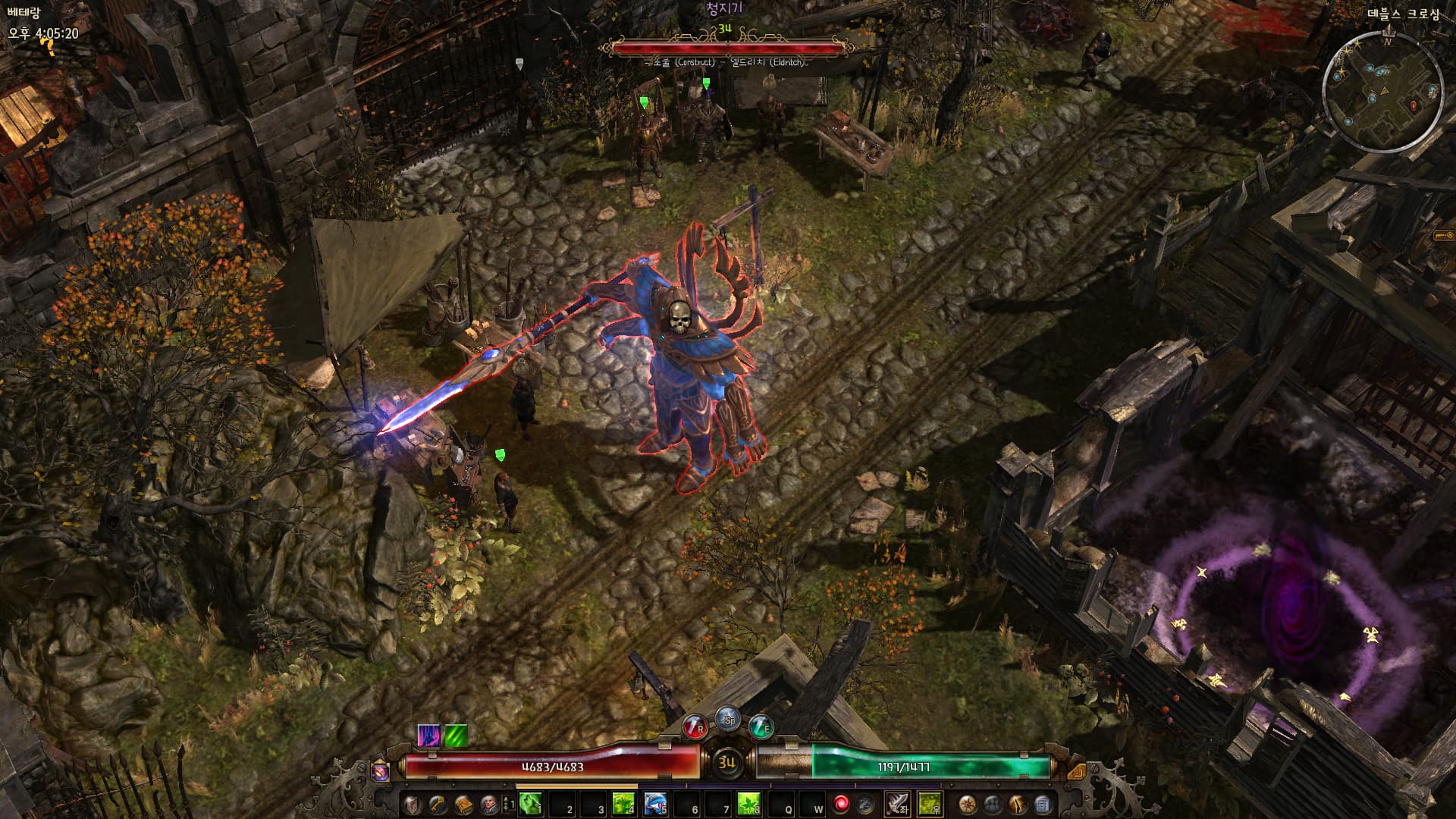Open the skills window key icon
This screenshot has height=819, width=1456.
[x=438, y=804]
